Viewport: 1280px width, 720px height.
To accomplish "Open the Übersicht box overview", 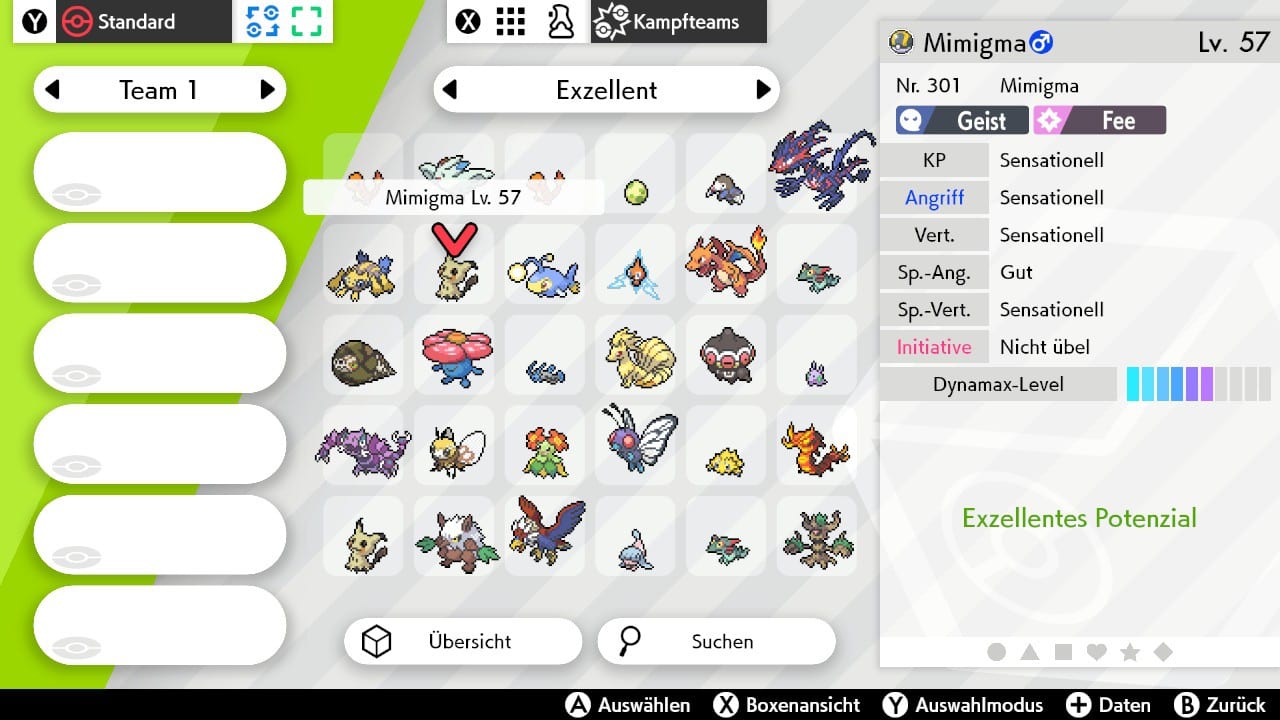I will (462, 642).
